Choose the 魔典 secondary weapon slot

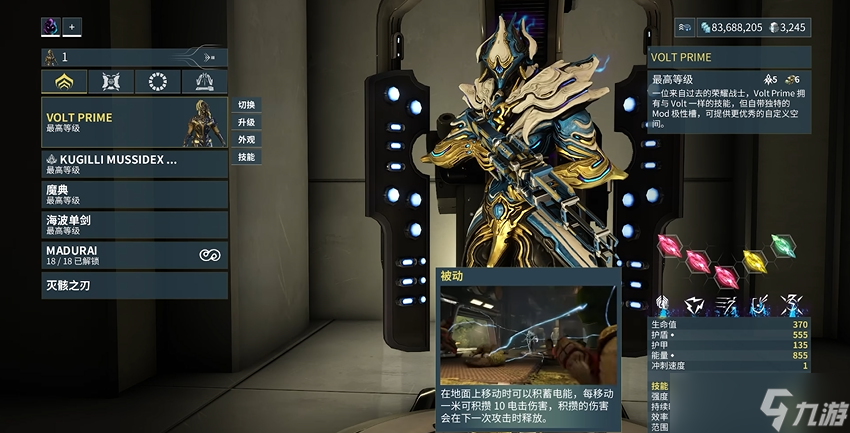click(135, 193)
